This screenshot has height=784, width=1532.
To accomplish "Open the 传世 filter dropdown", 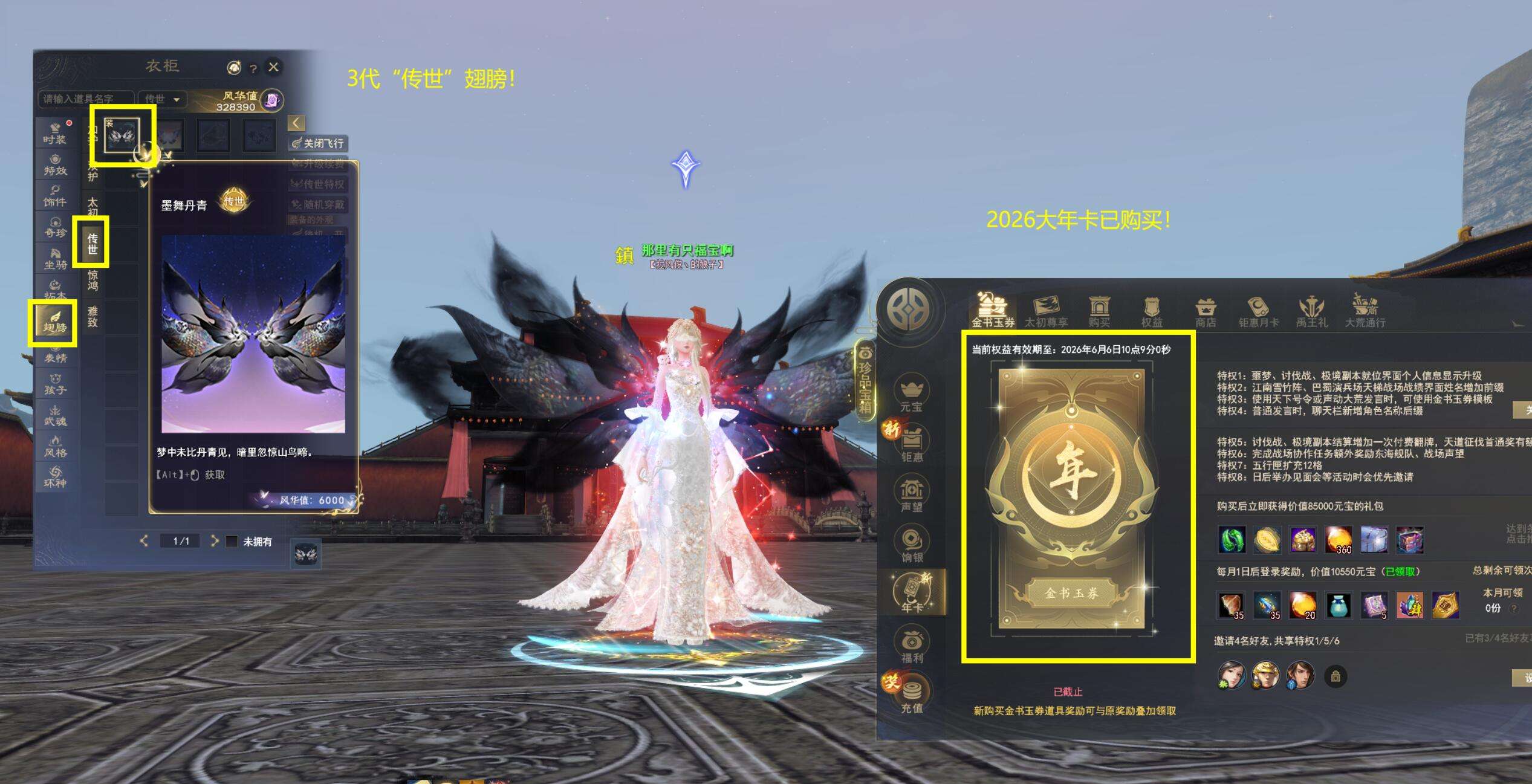I will point(162,99).
